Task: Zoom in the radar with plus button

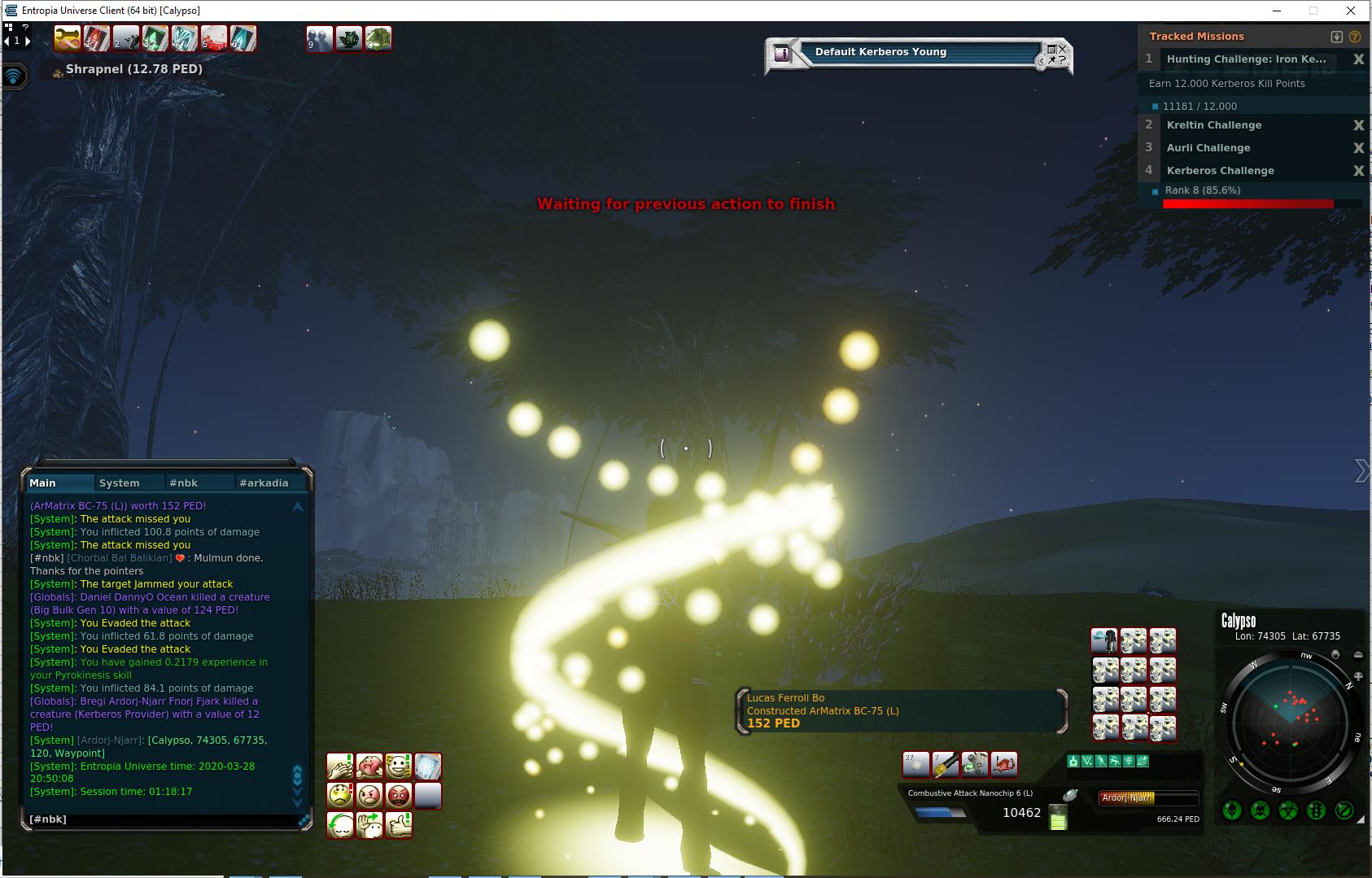Action: coord(1357,676)
